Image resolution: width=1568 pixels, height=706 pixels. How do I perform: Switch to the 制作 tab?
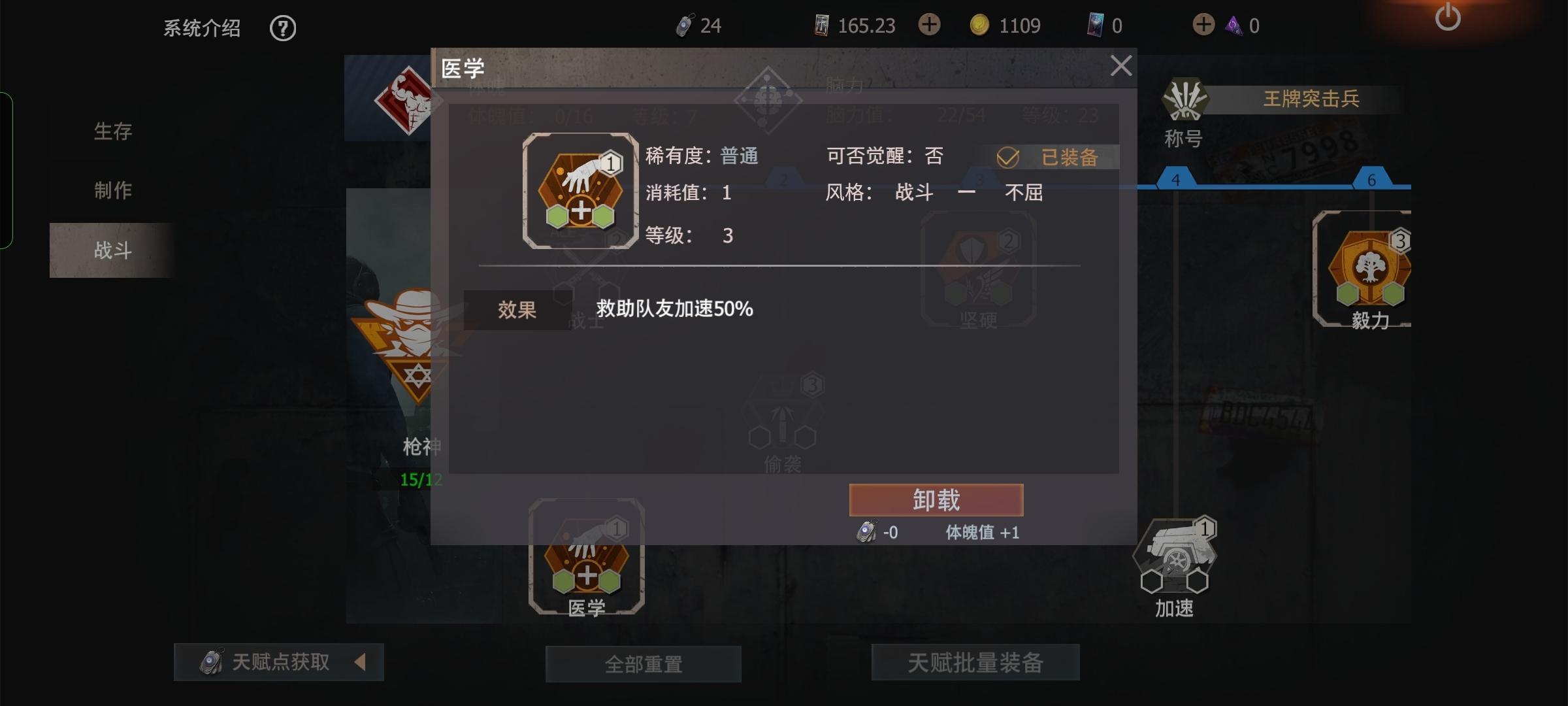pos(112,190)
